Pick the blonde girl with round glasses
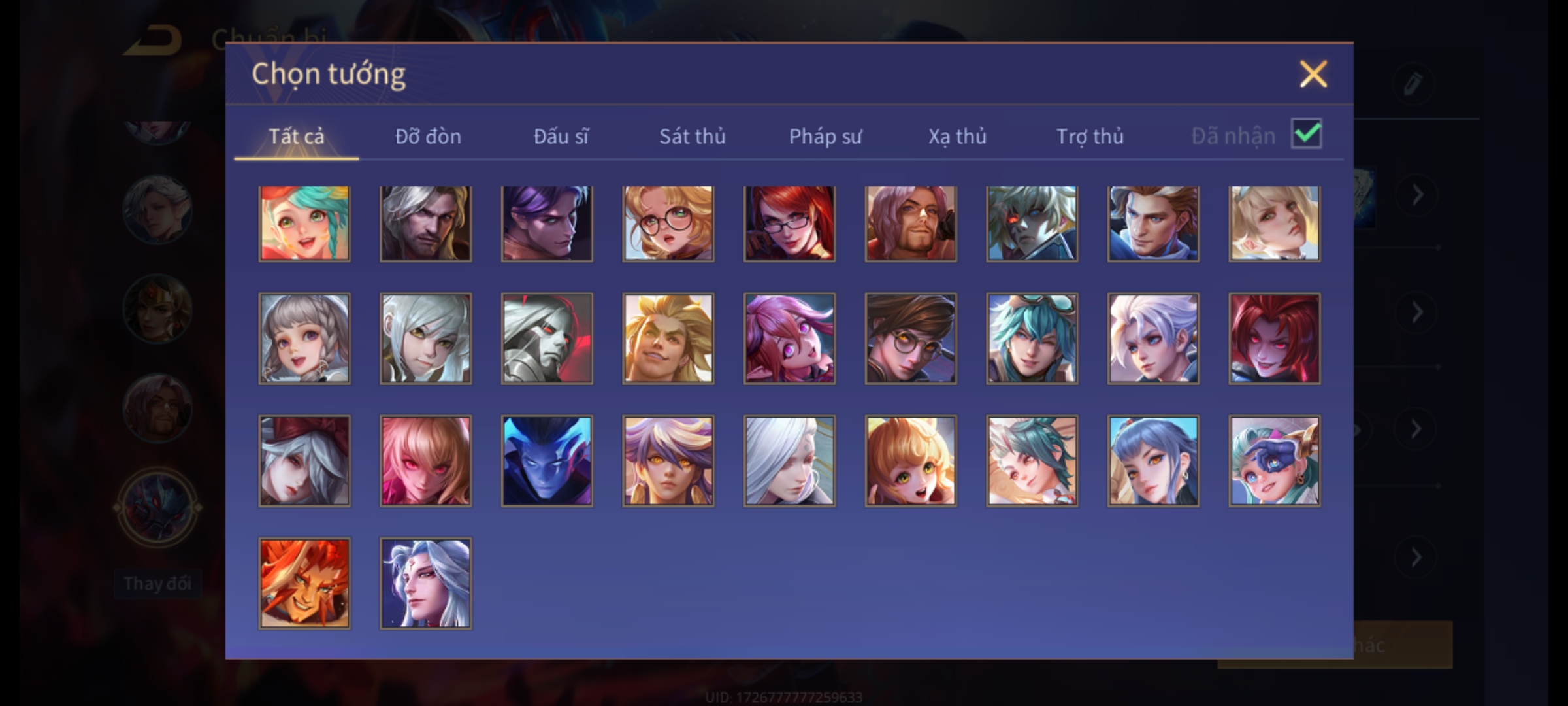 (x=668, y=224)
